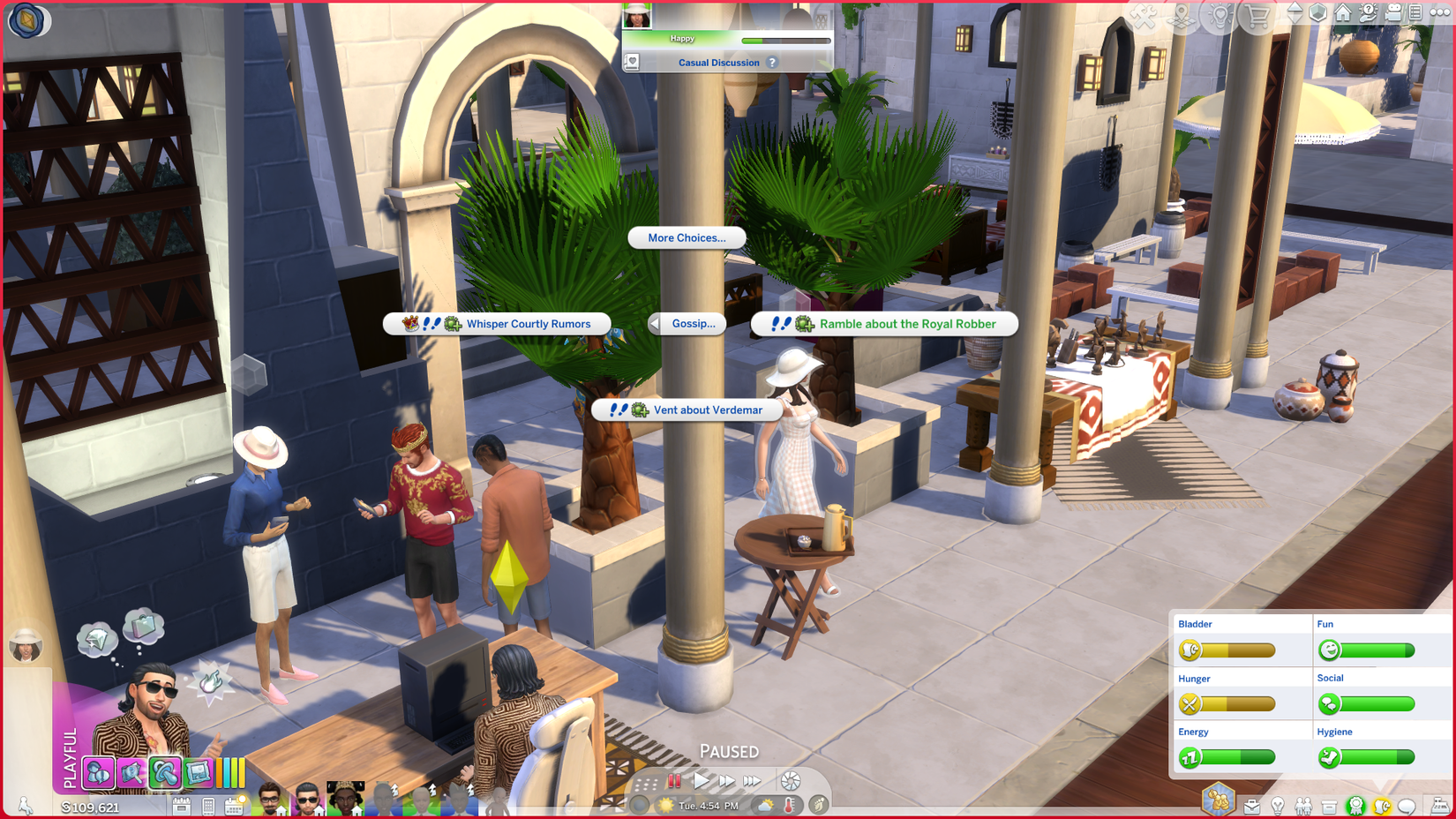1456x819 pixels.
Task: Click the Casual Discussion help question mark
Action: point(772,62)
